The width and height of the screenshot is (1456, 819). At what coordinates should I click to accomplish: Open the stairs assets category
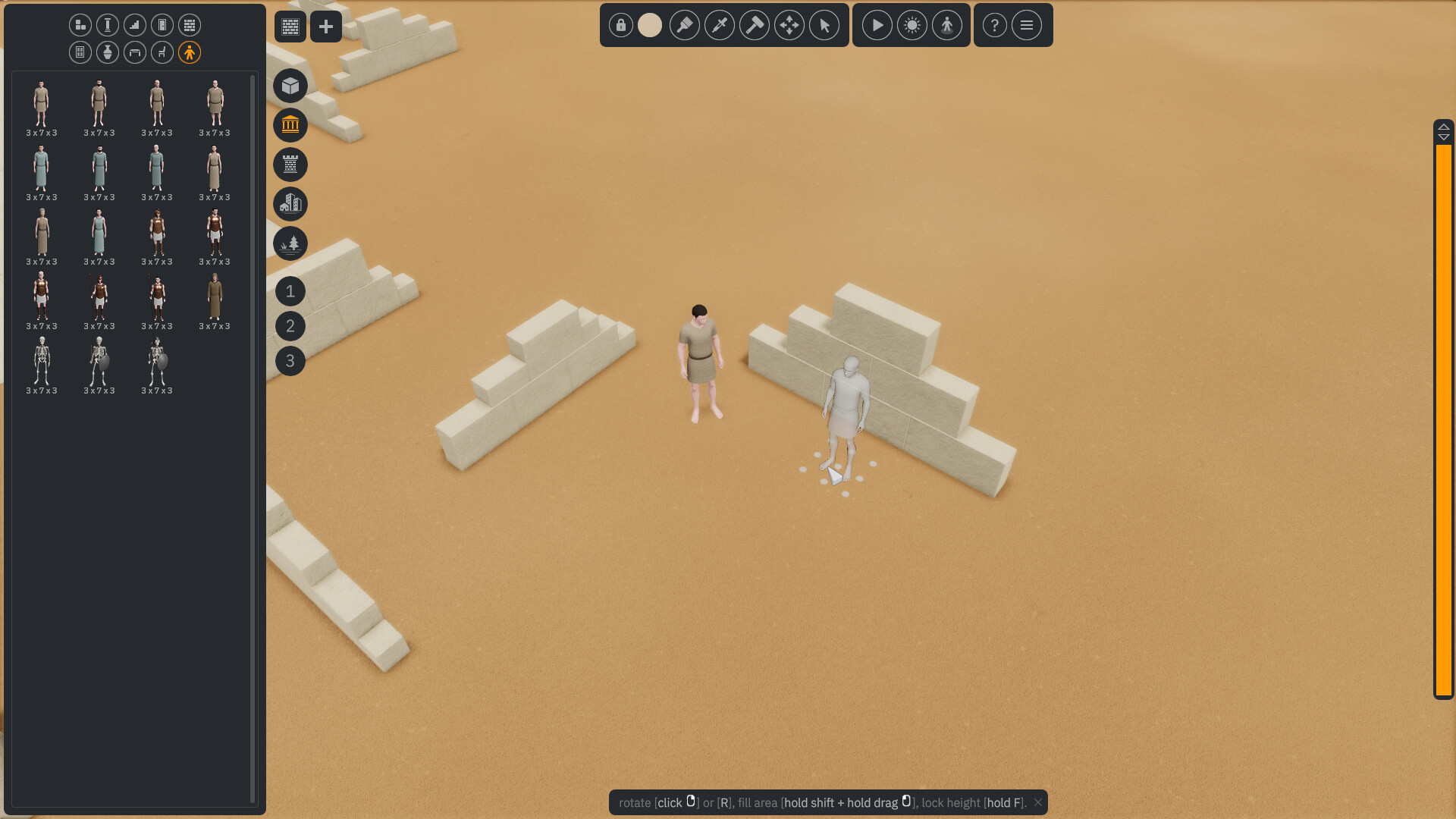coord(134,25)
